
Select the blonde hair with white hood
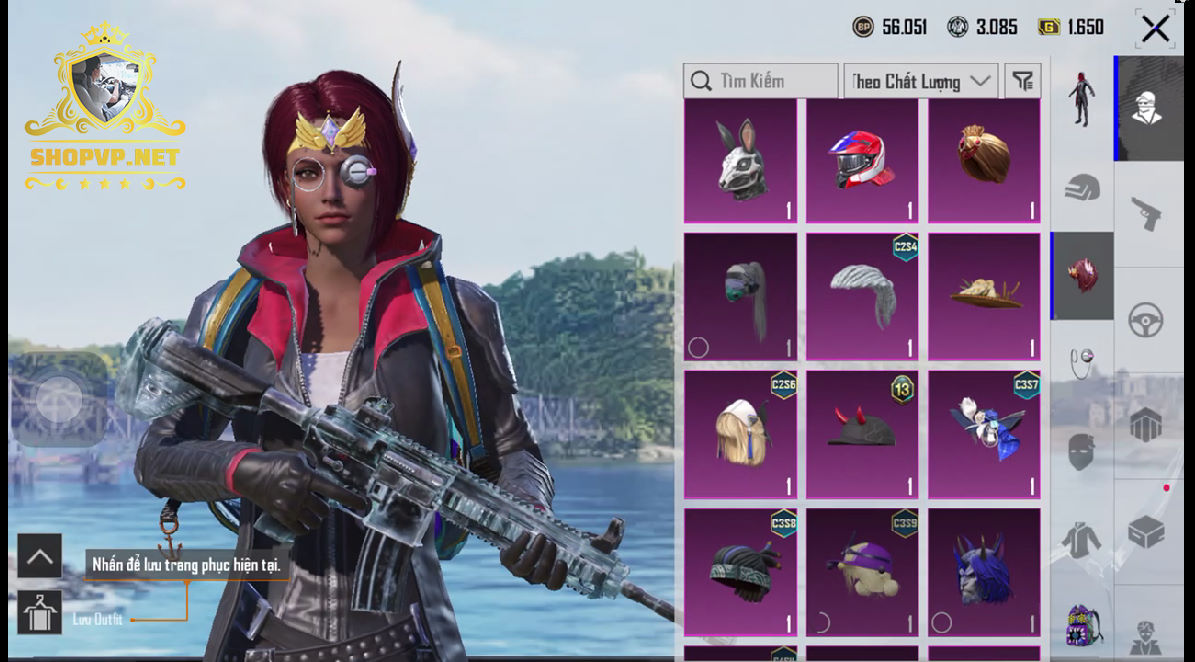point(740,434)
